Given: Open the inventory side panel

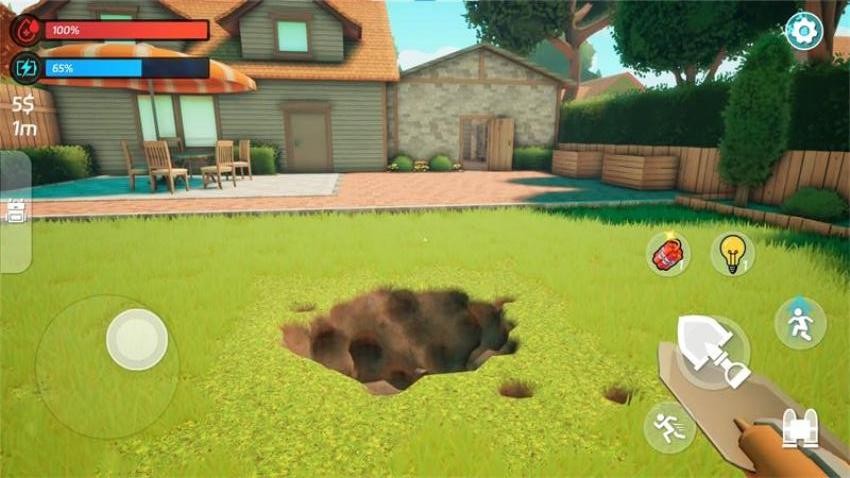Looking at the screenshot, I should coord(14,211).
